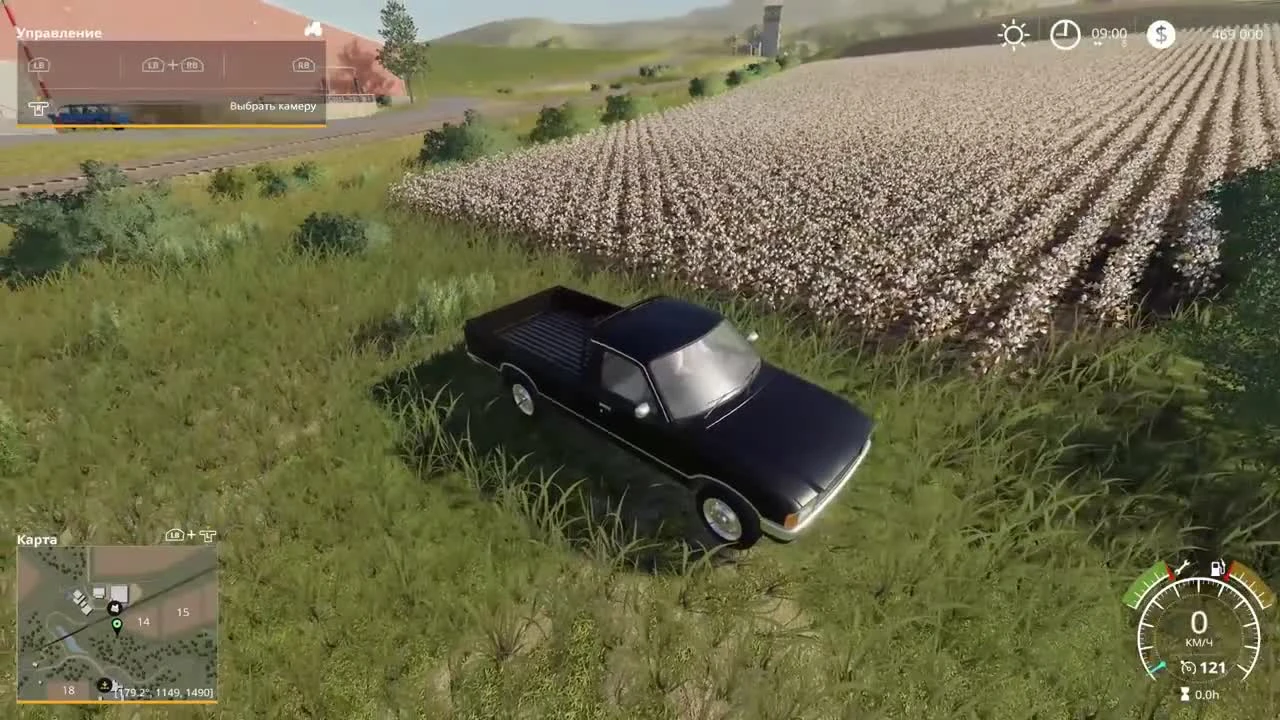Image resolution: width=1280 pixels, height=720 pixels.
Task: Click the clock icon beside the time display
Action: pyautogui.click(x=1066, y=35)
